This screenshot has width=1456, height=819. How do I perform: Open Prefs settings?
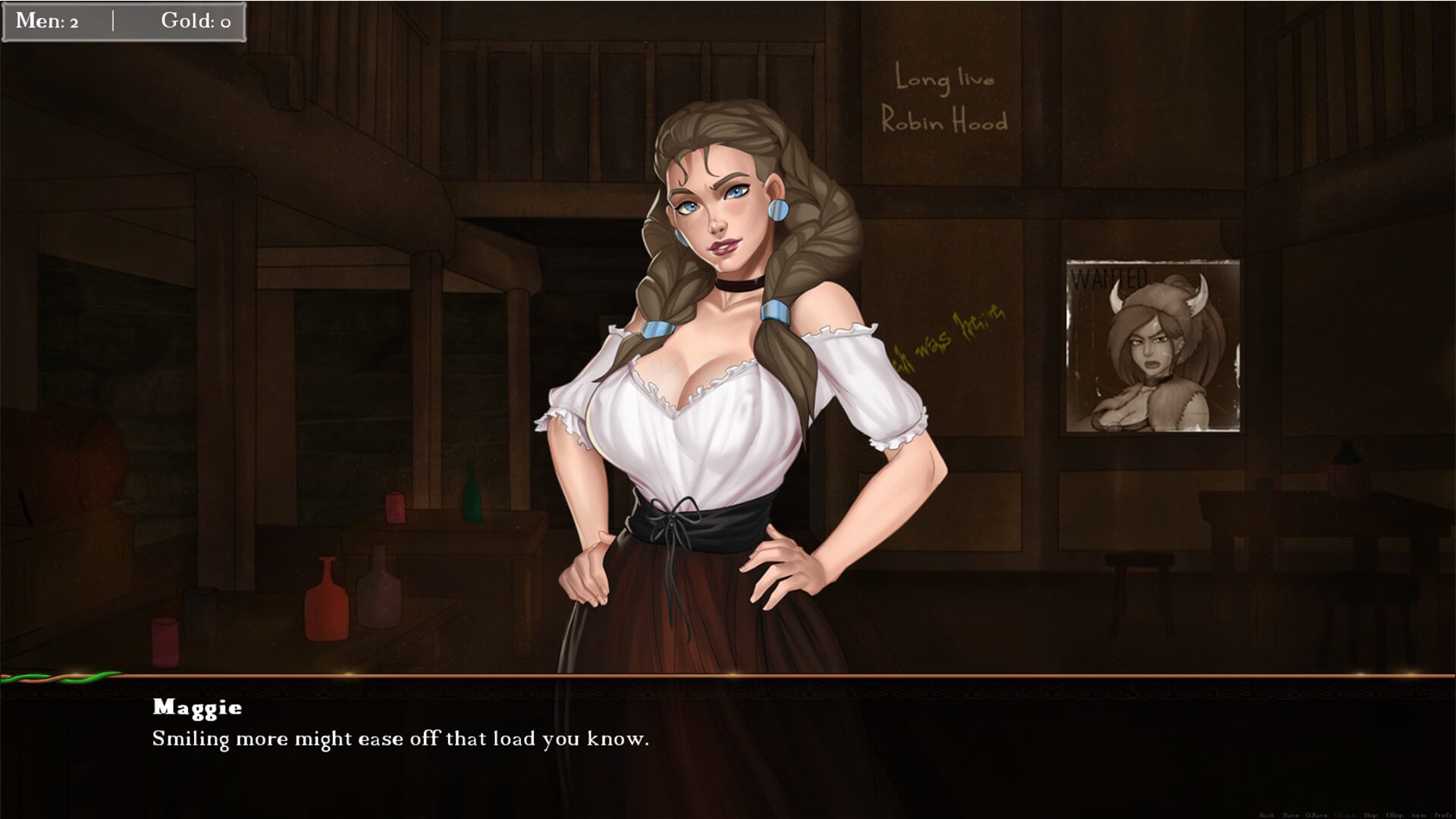point(1442,815)
